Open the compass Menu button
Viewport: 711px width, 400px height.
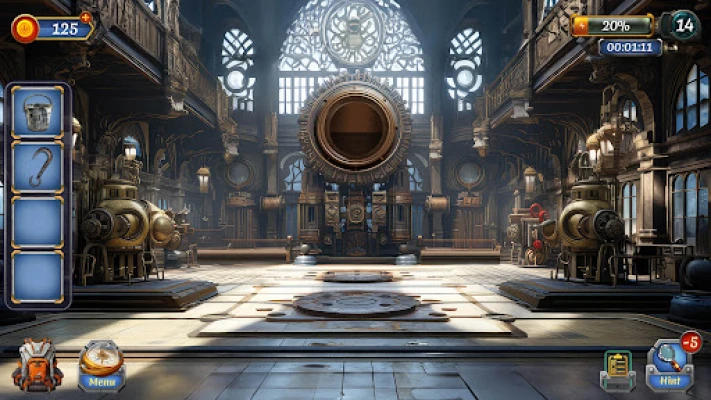coord(101,366)
